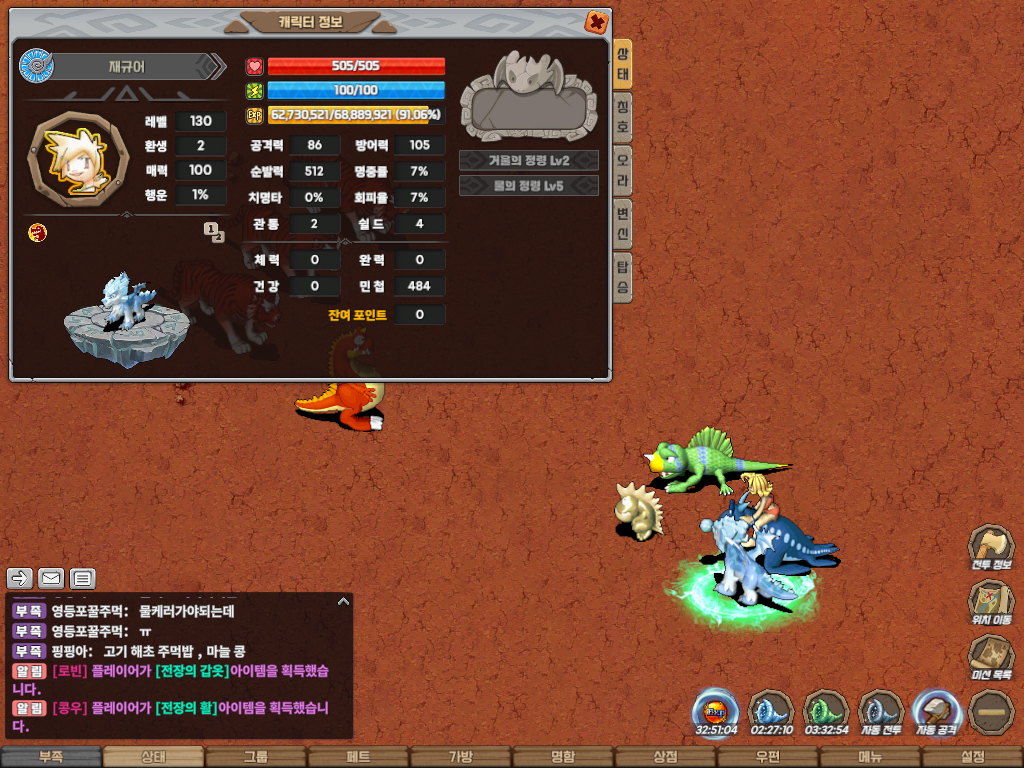Screen dimensions: 1024x768
Task: Open 설정 settings from the bottom bar
Action: tap(972, 757)
